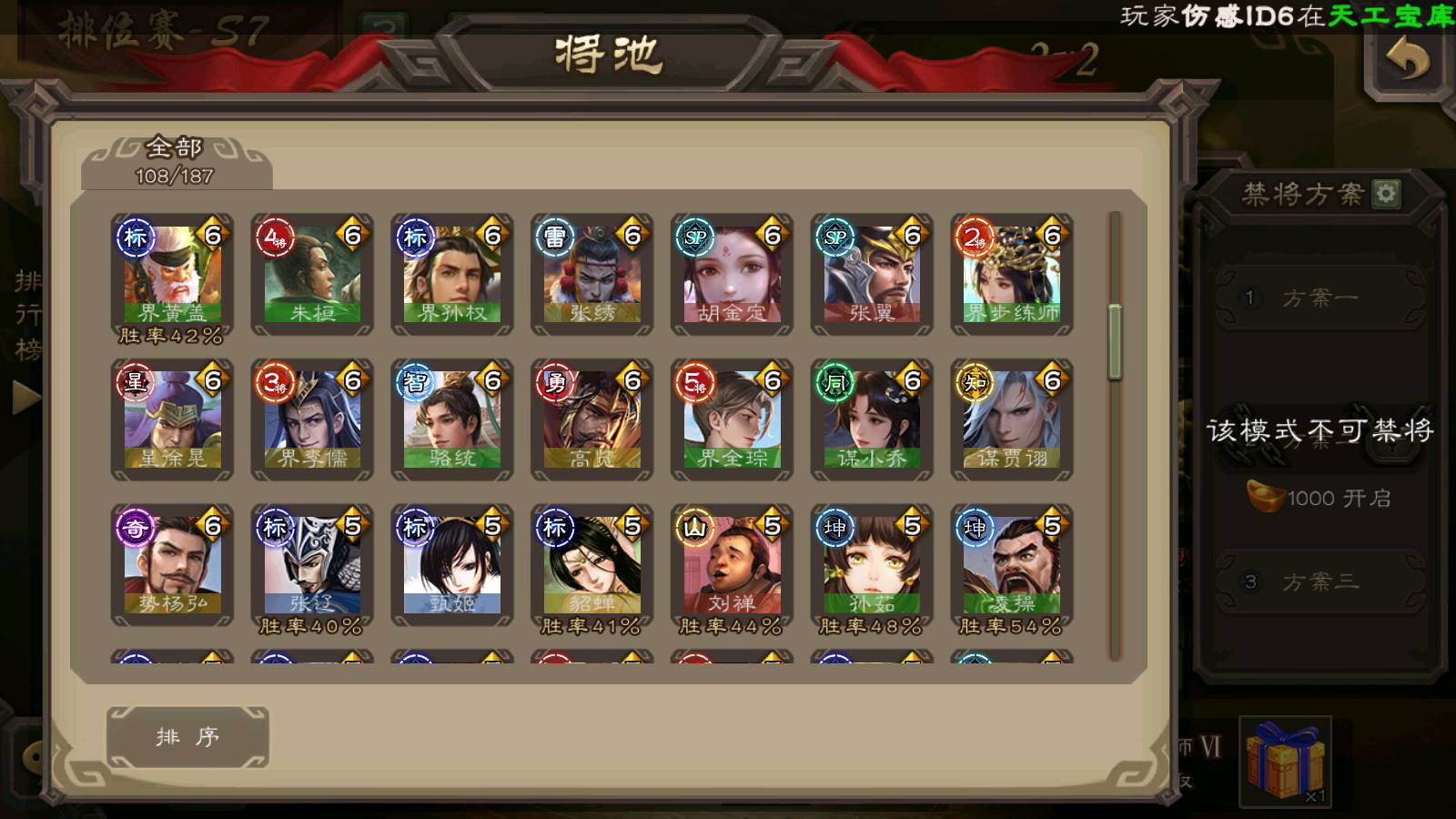Switch to the 全部 tab
This screenshot has width=1456, height=819.
tap(175, 161)
